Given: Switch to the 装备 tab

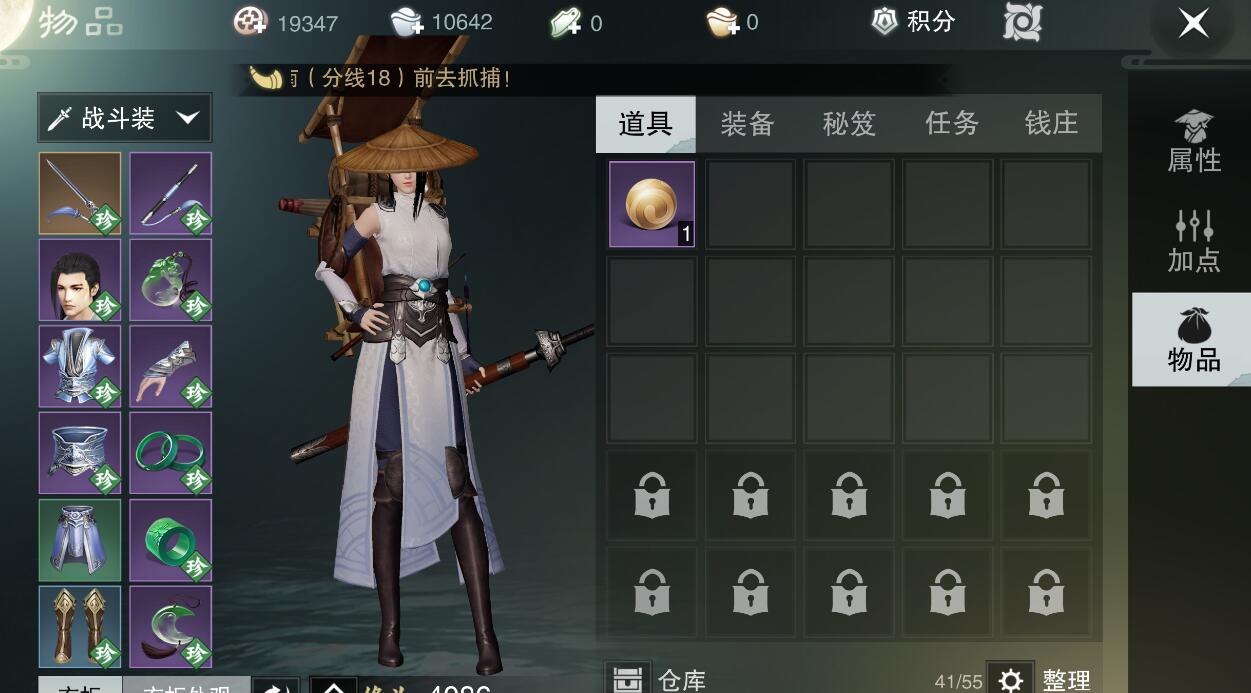Looking at the screenshot, I should 747,123.
